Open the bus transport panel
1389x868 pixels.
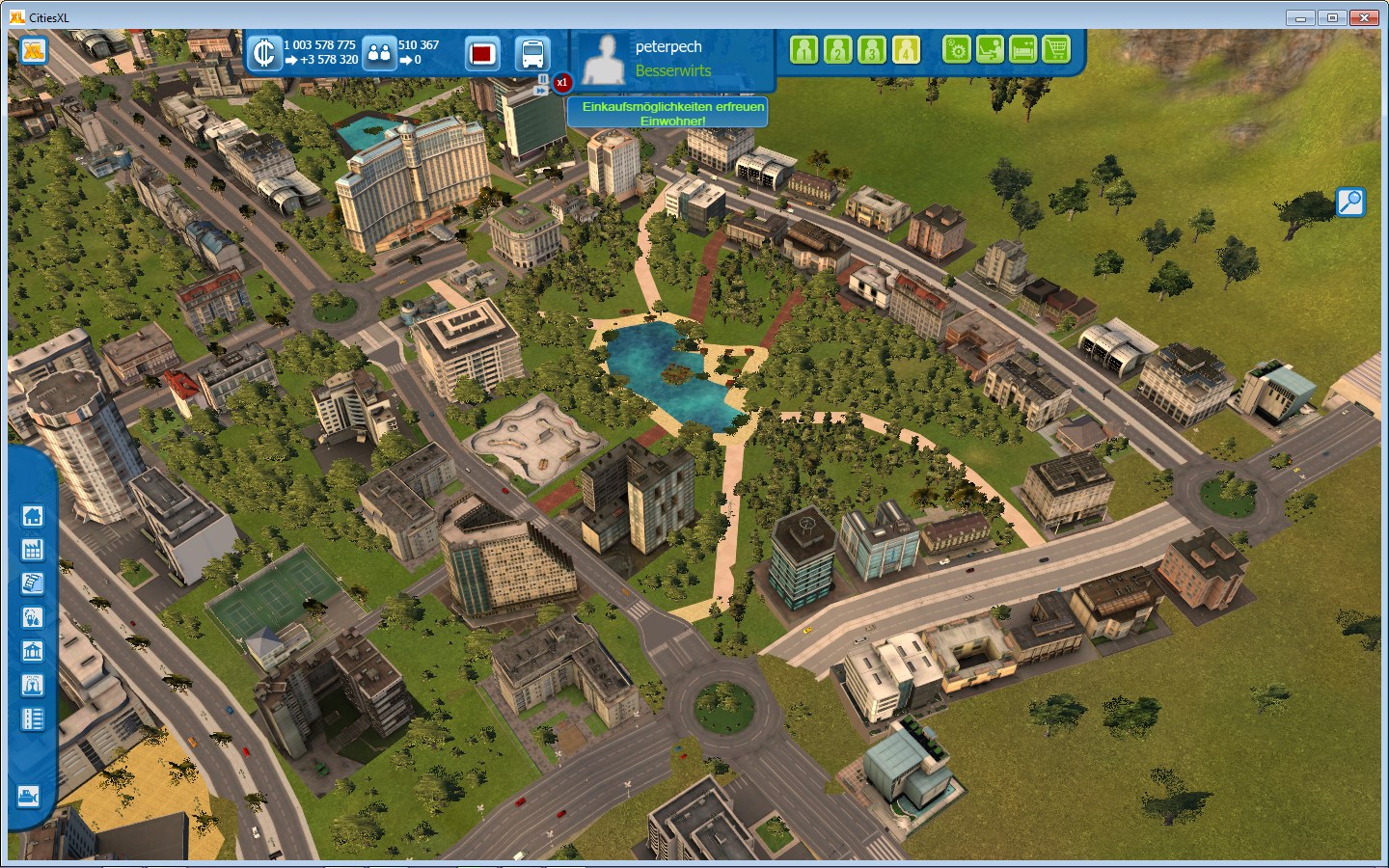pos(531,53)
